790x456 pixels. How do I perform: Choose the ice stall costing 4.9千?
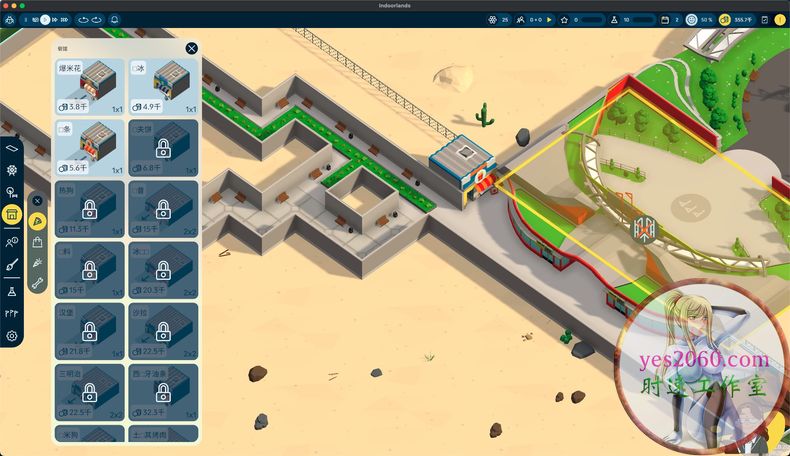[163, 86]
